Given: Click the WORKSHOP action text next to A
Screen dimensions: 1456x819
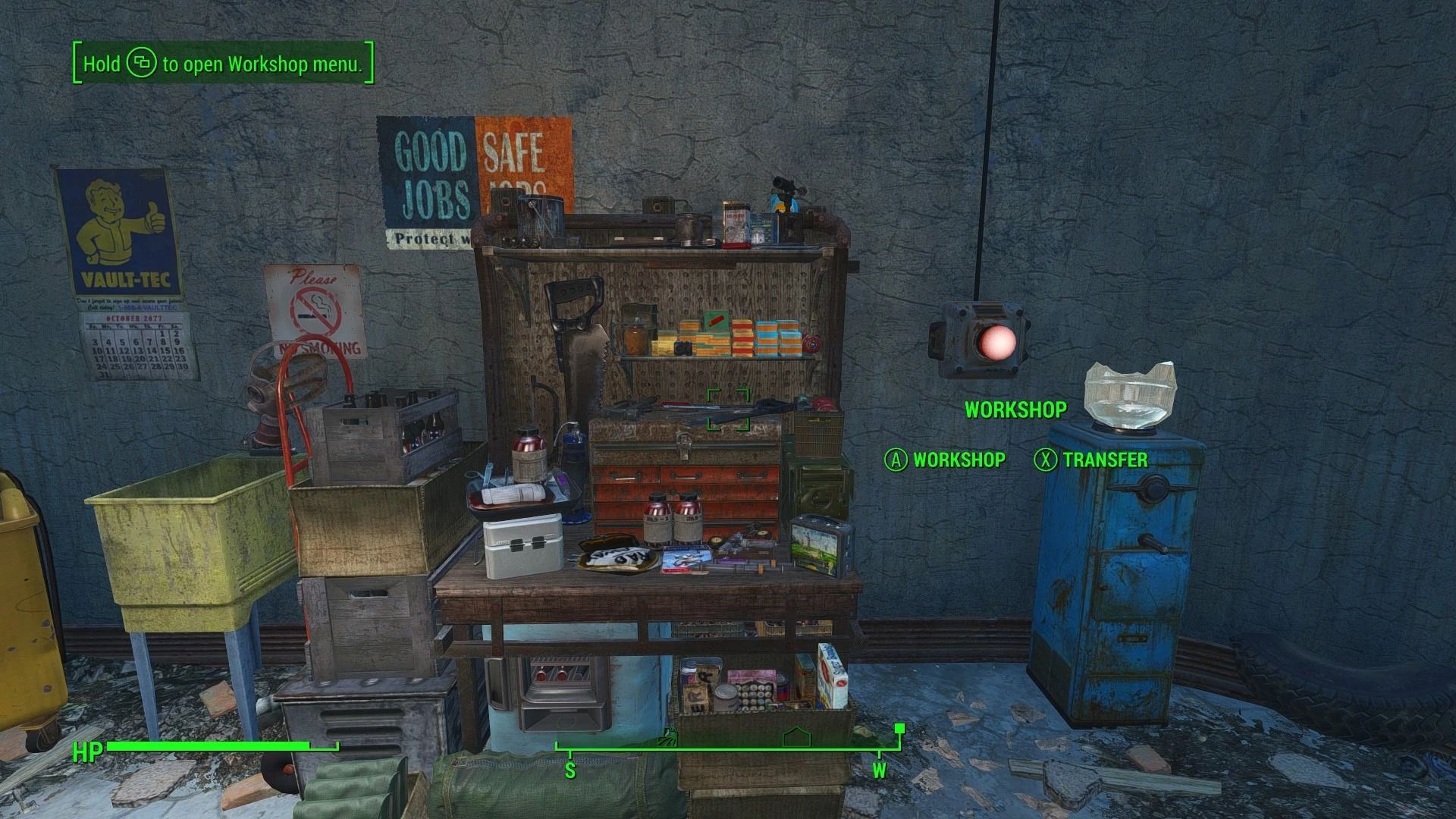Looking at the screenshot, I should click(x=959, y=460).
